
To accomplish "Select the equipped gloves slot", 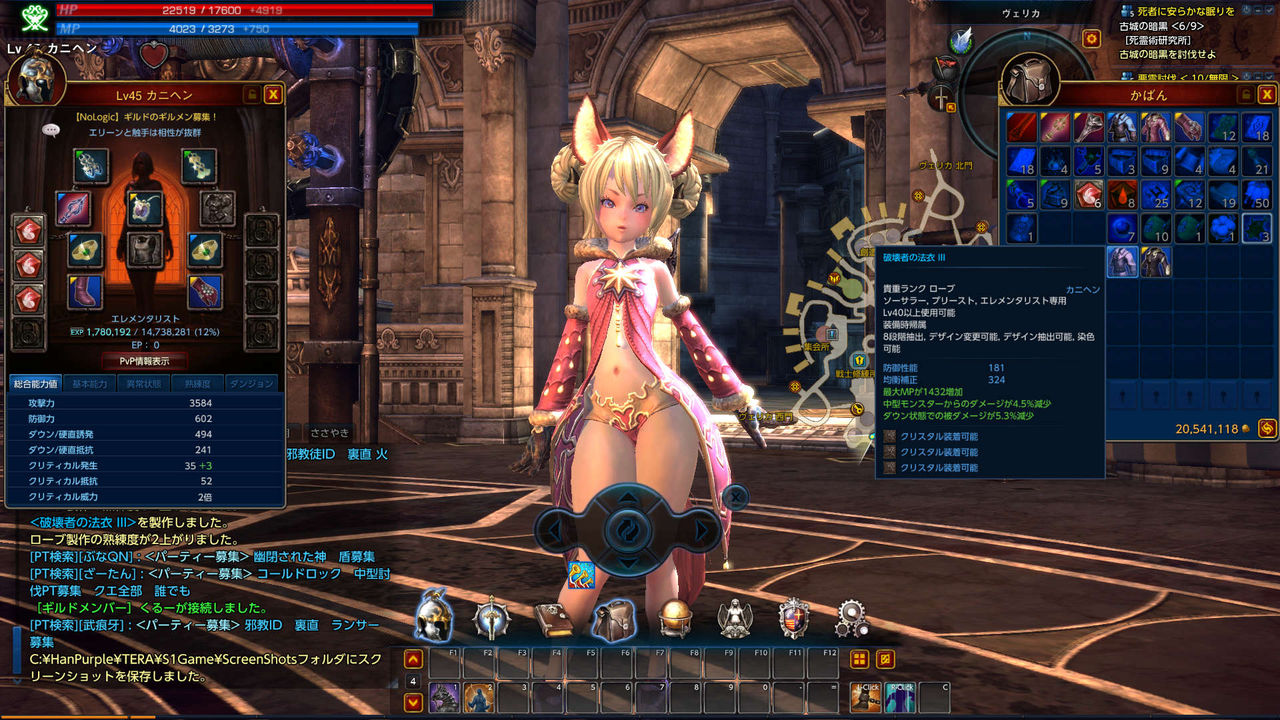I will point(205,292).
